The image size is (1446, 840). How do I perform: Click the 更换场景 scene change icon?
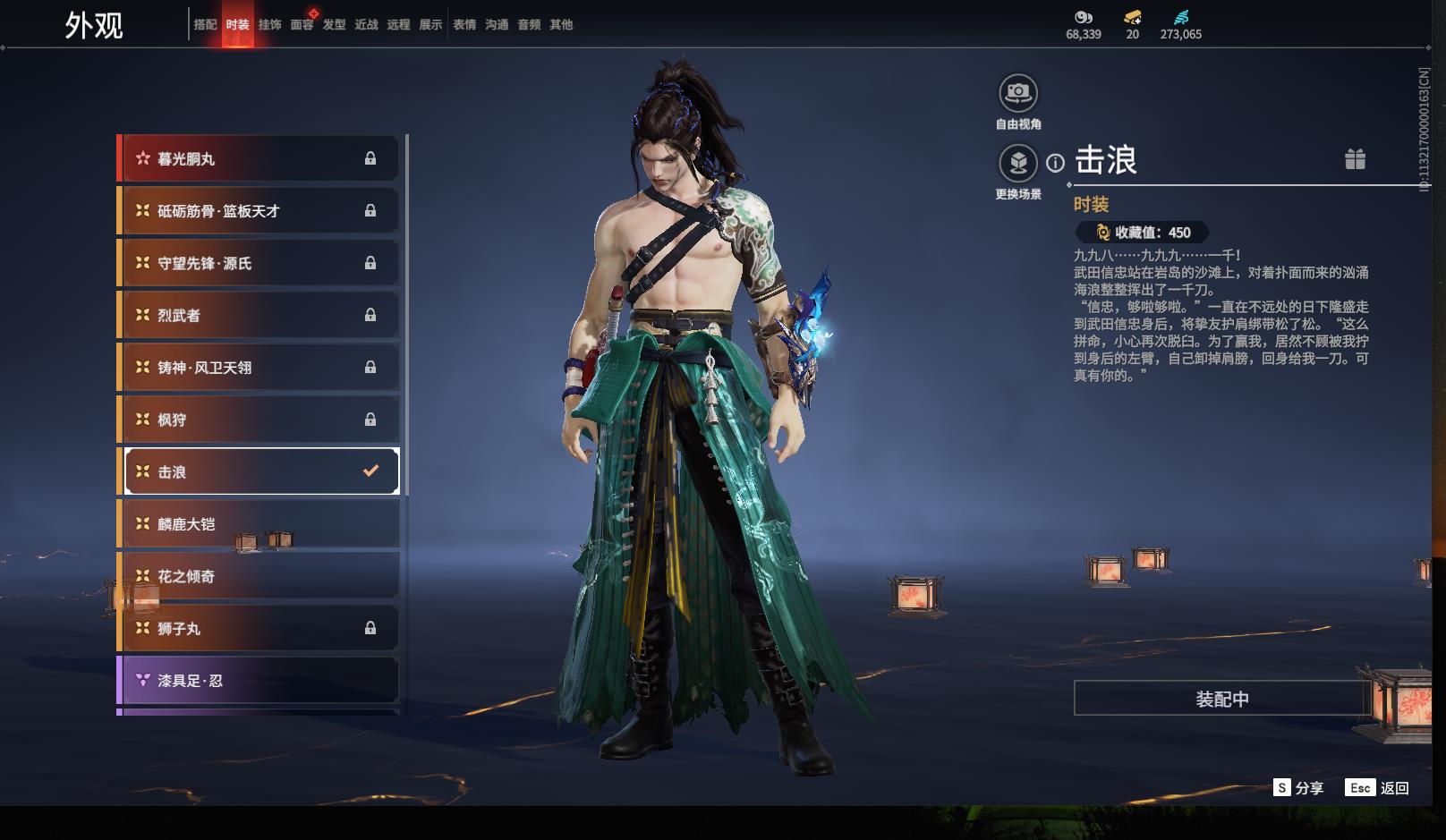[x=1018, y=164]
